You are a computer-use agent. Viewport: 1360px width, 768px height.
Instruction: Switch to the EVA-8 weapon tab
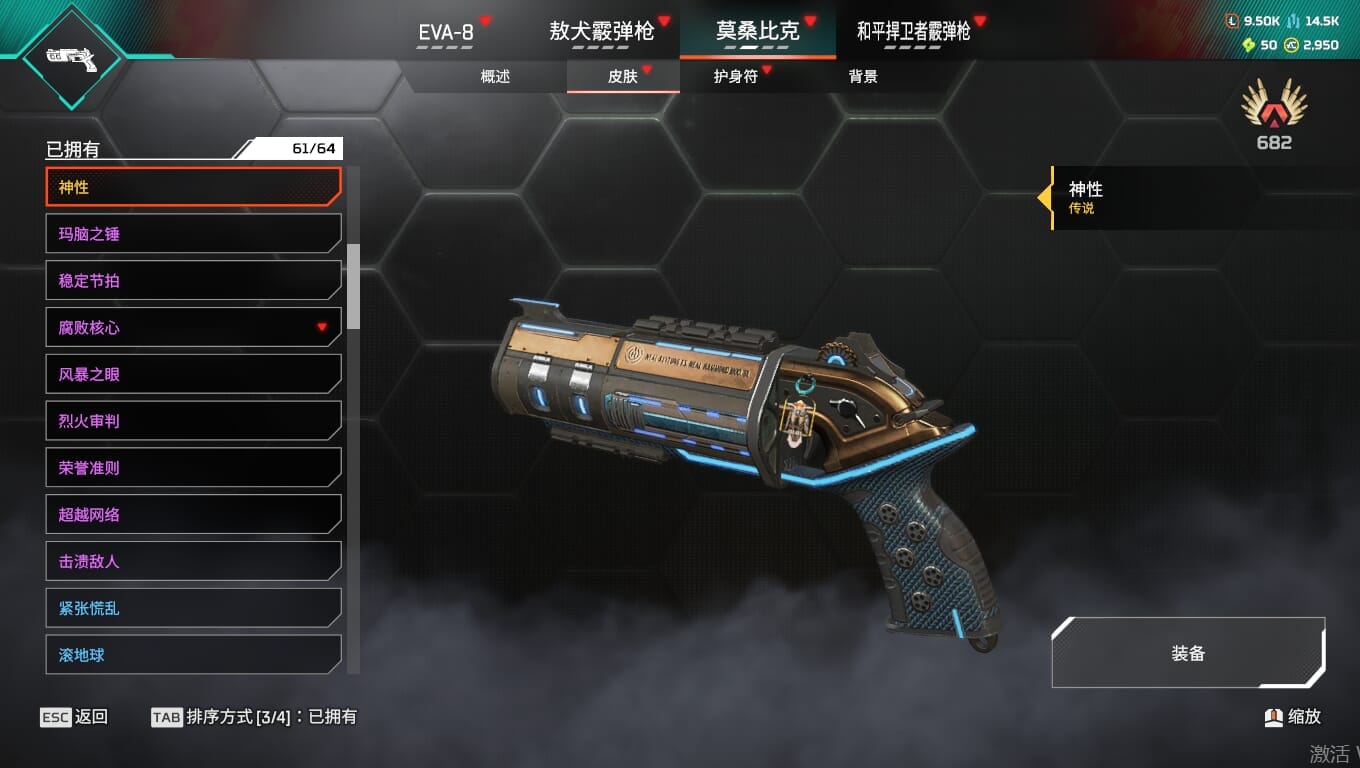pyautogui.click(x=446, y=32)
